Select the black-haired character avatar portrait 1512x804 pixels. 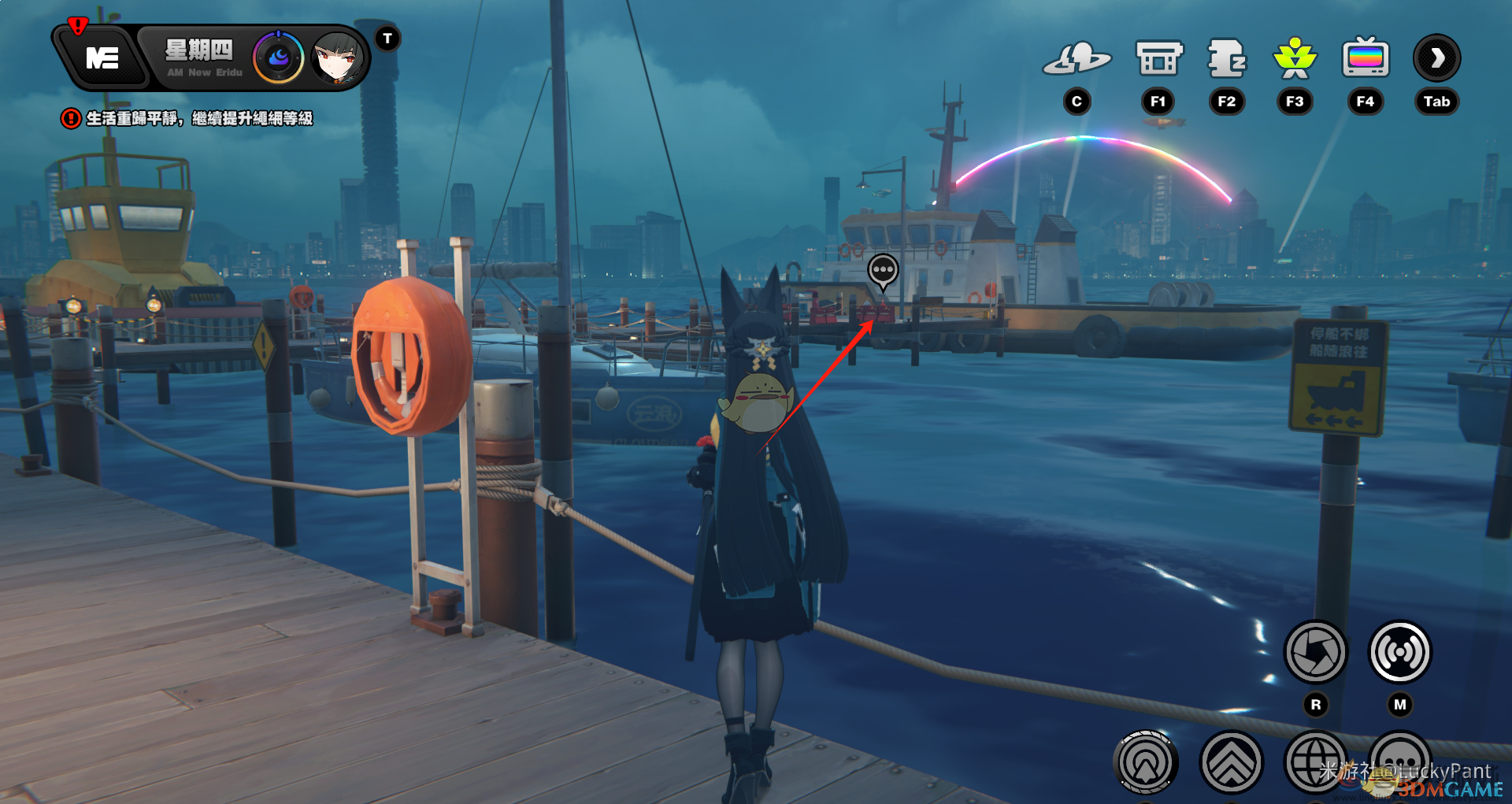(x=339, y=57)
